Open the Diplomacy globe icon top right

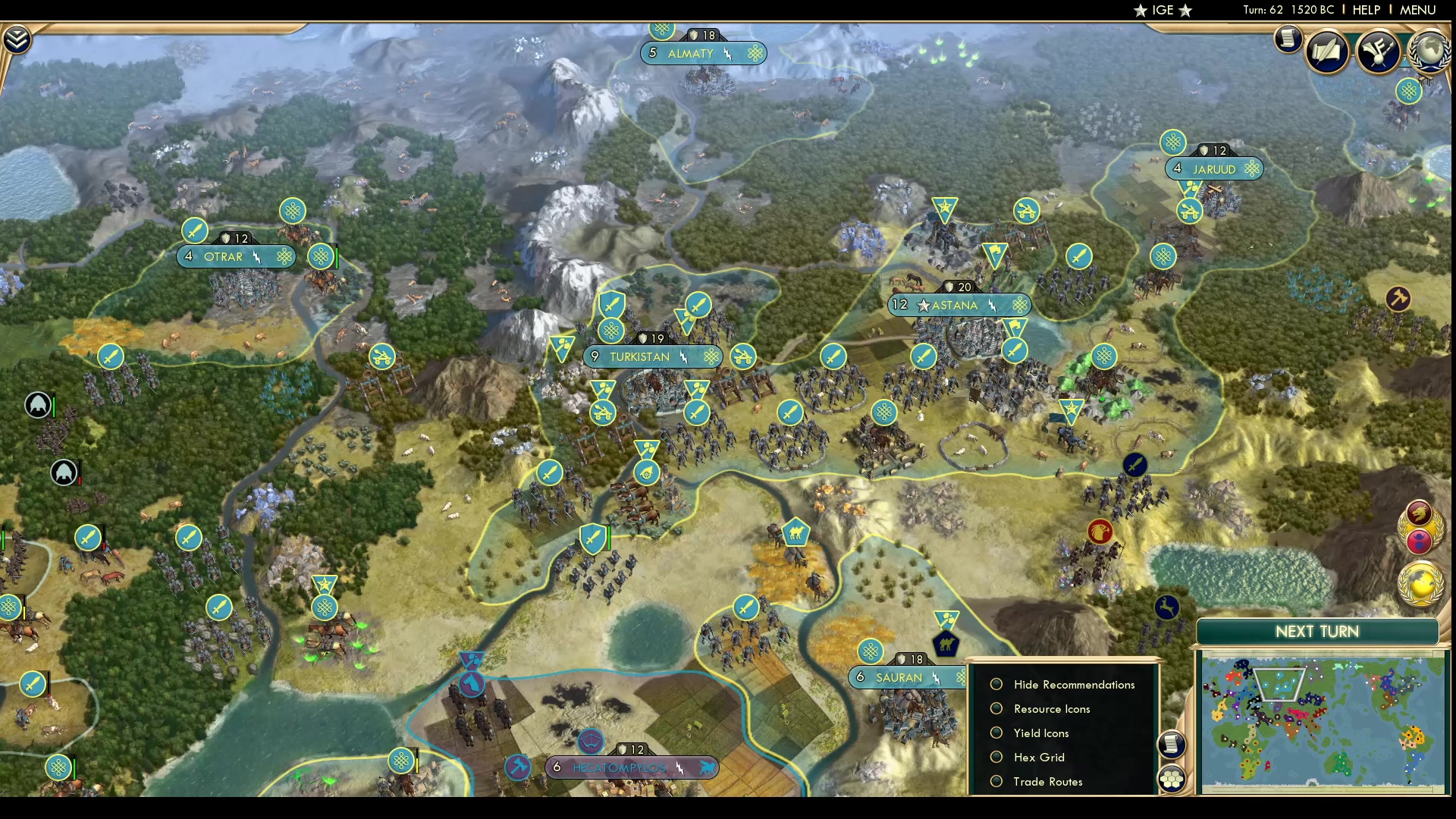pos(1429,53)
